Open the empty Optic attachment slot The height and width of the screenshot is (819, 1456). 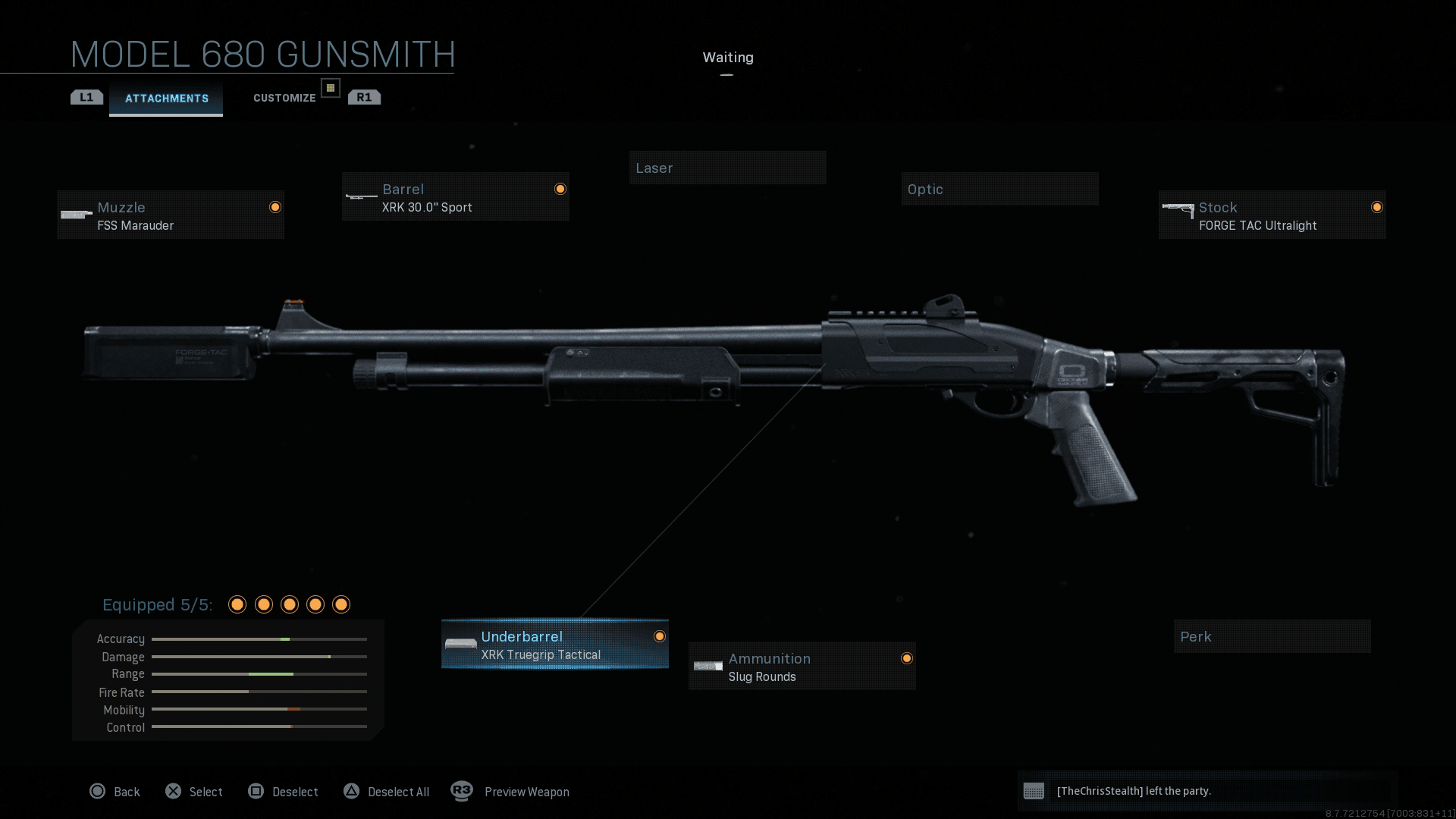[x=999, y=189]
